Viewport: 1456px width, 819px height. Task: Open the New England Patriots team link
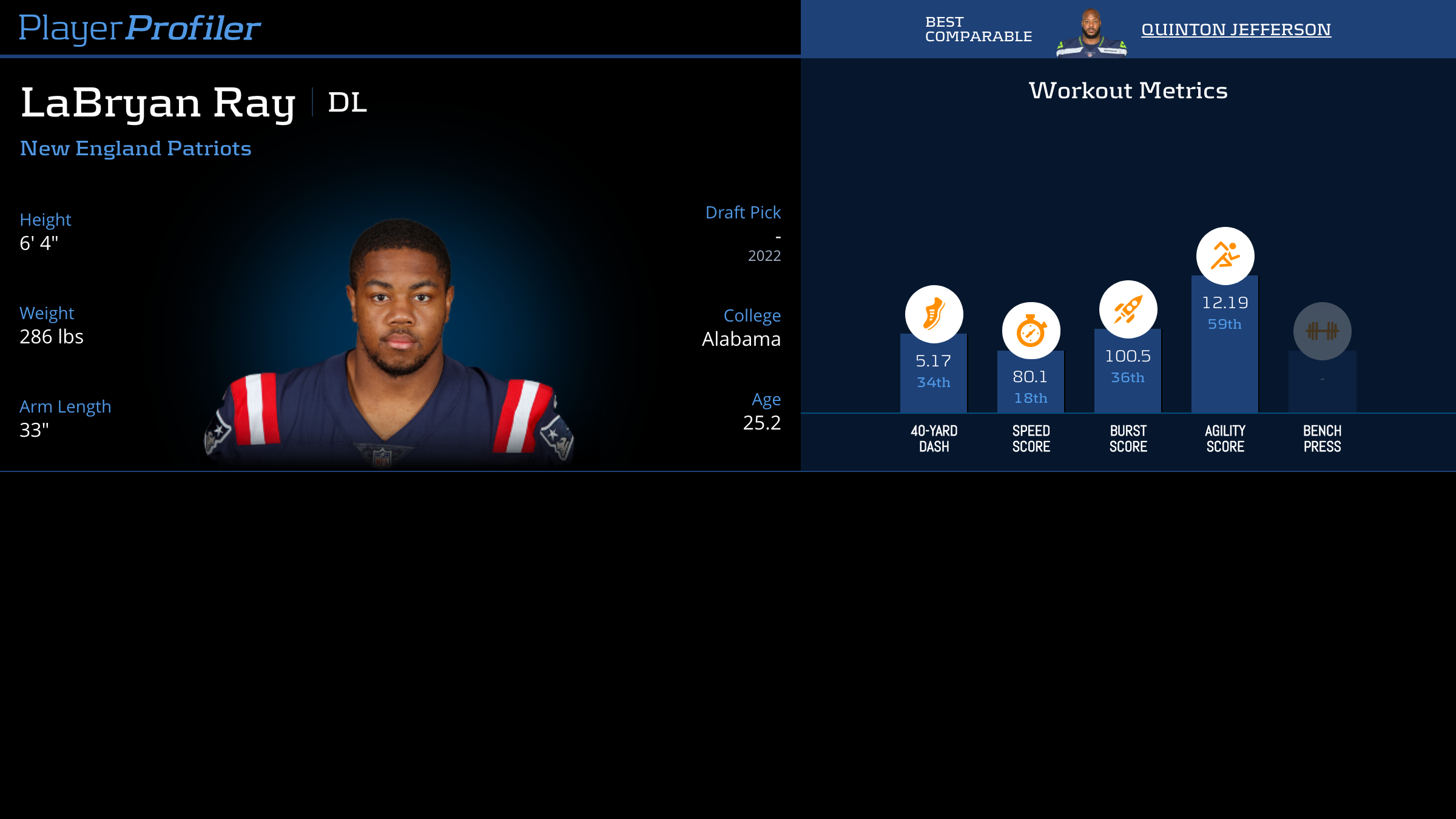(135, 148)
